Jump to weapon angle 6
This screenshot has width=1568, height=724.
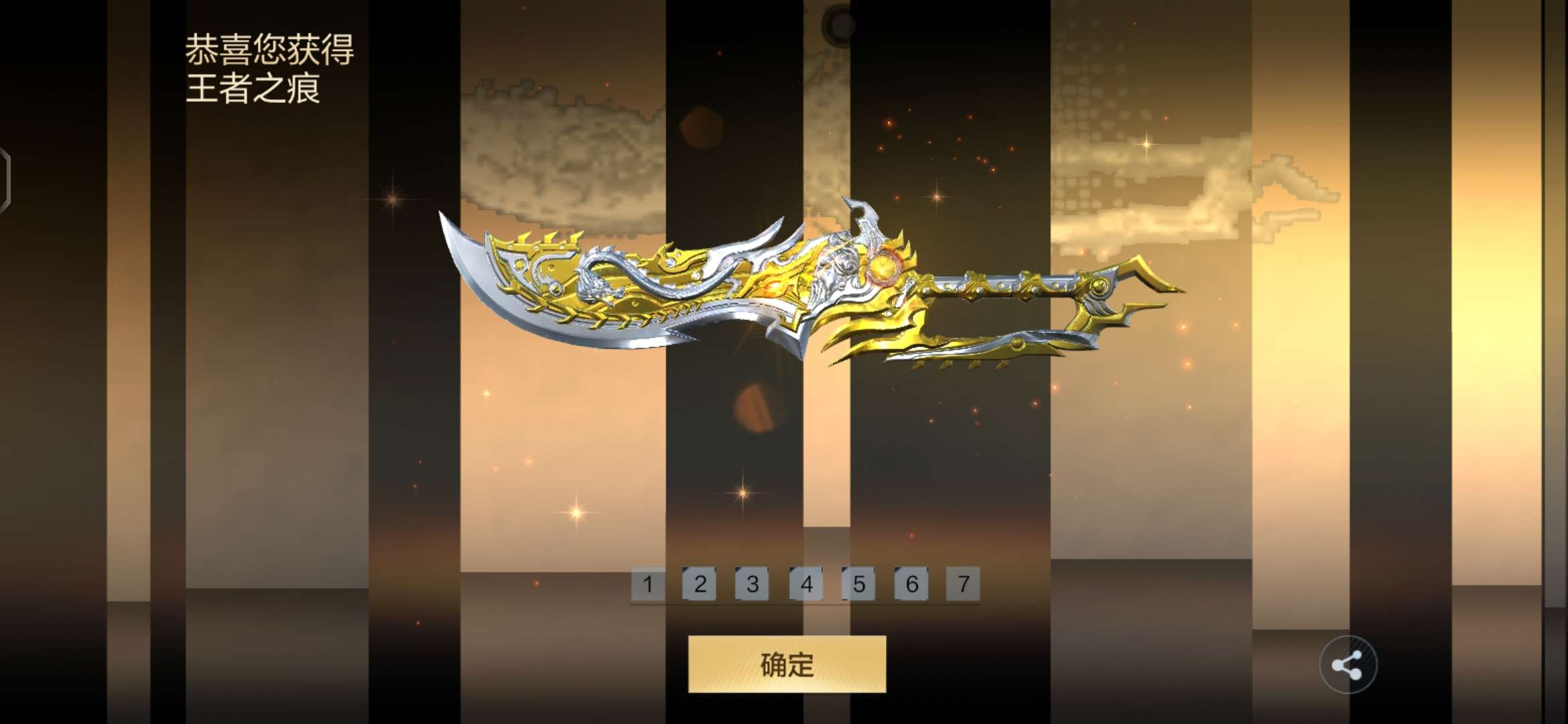point(911,583)
